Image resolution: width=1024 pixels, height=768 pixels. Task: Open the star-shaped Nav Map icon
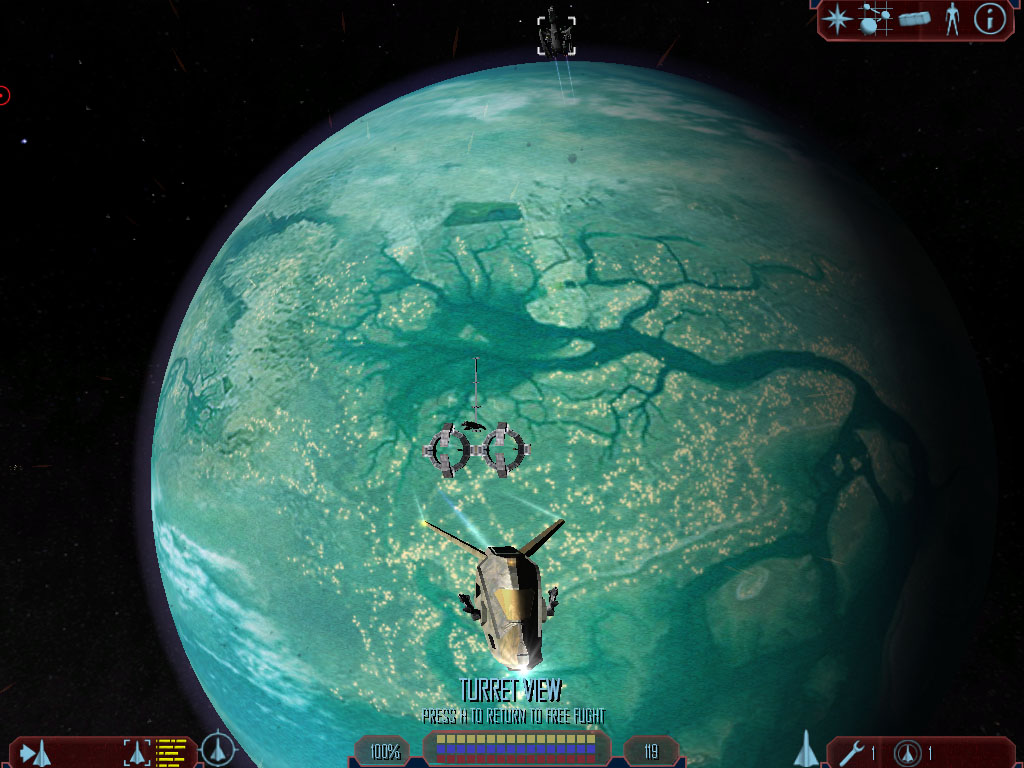[836, 18]
